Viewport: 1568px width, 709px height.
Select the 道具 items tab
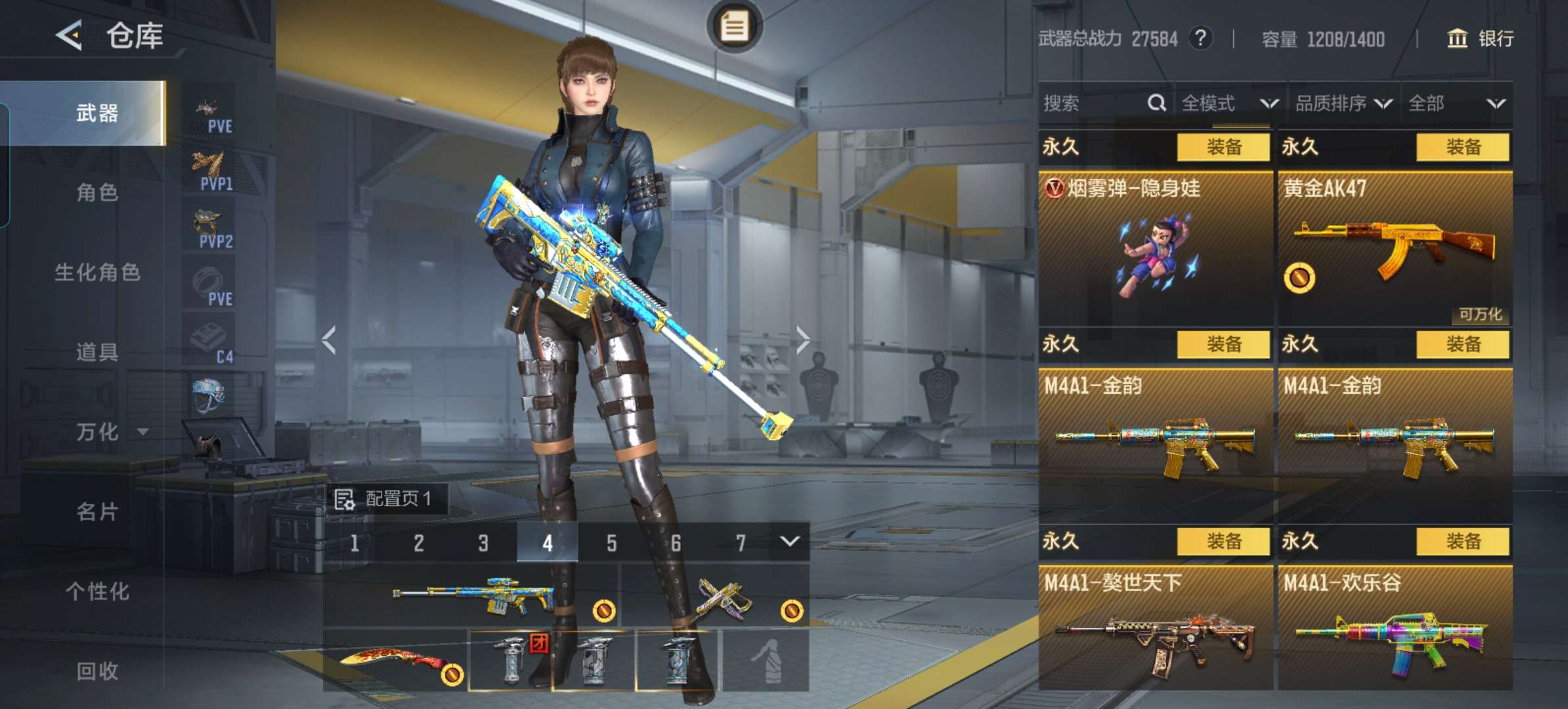pos(97,353)
